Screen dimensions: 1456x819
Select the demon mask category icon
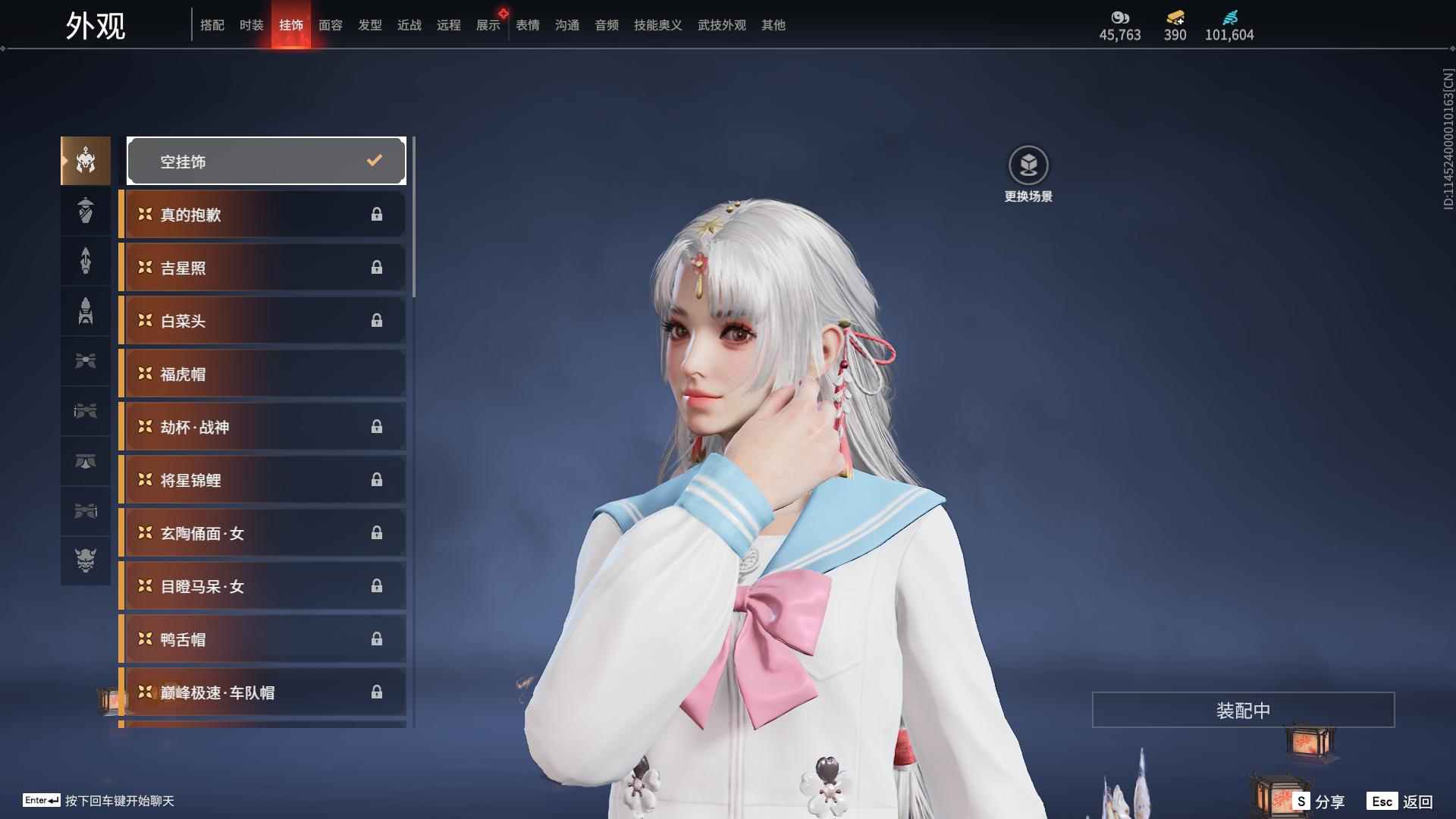(x=86, y=560)
